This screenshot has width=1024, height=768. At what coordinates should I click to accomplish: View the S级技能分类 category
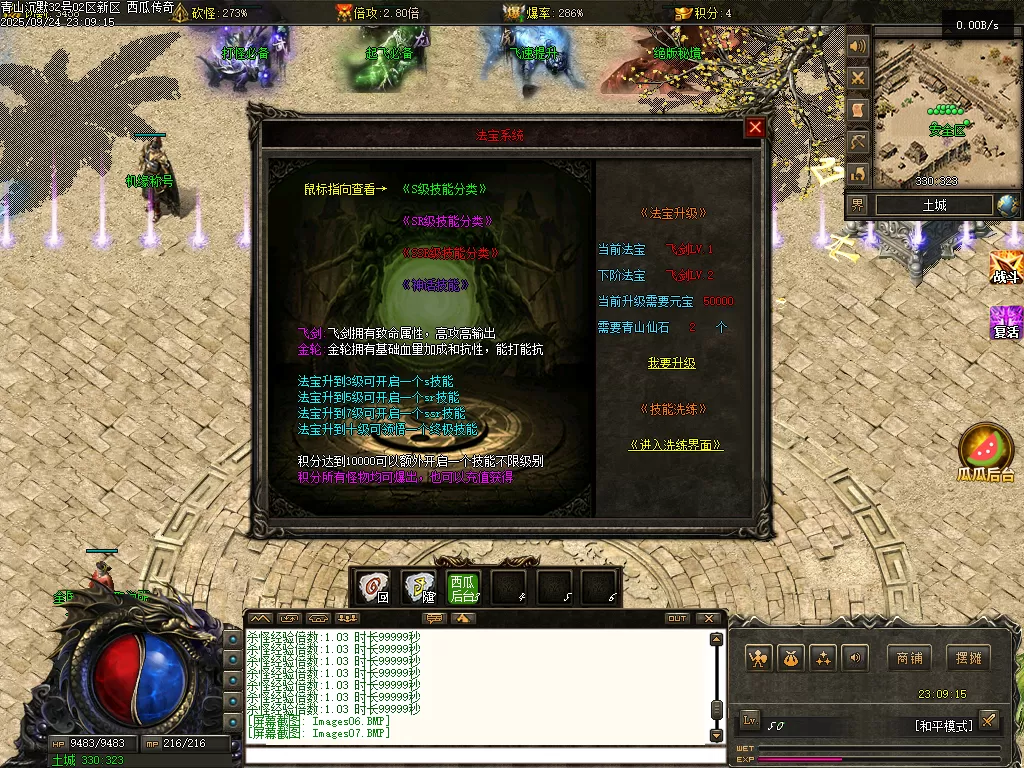tap(445, 189)
